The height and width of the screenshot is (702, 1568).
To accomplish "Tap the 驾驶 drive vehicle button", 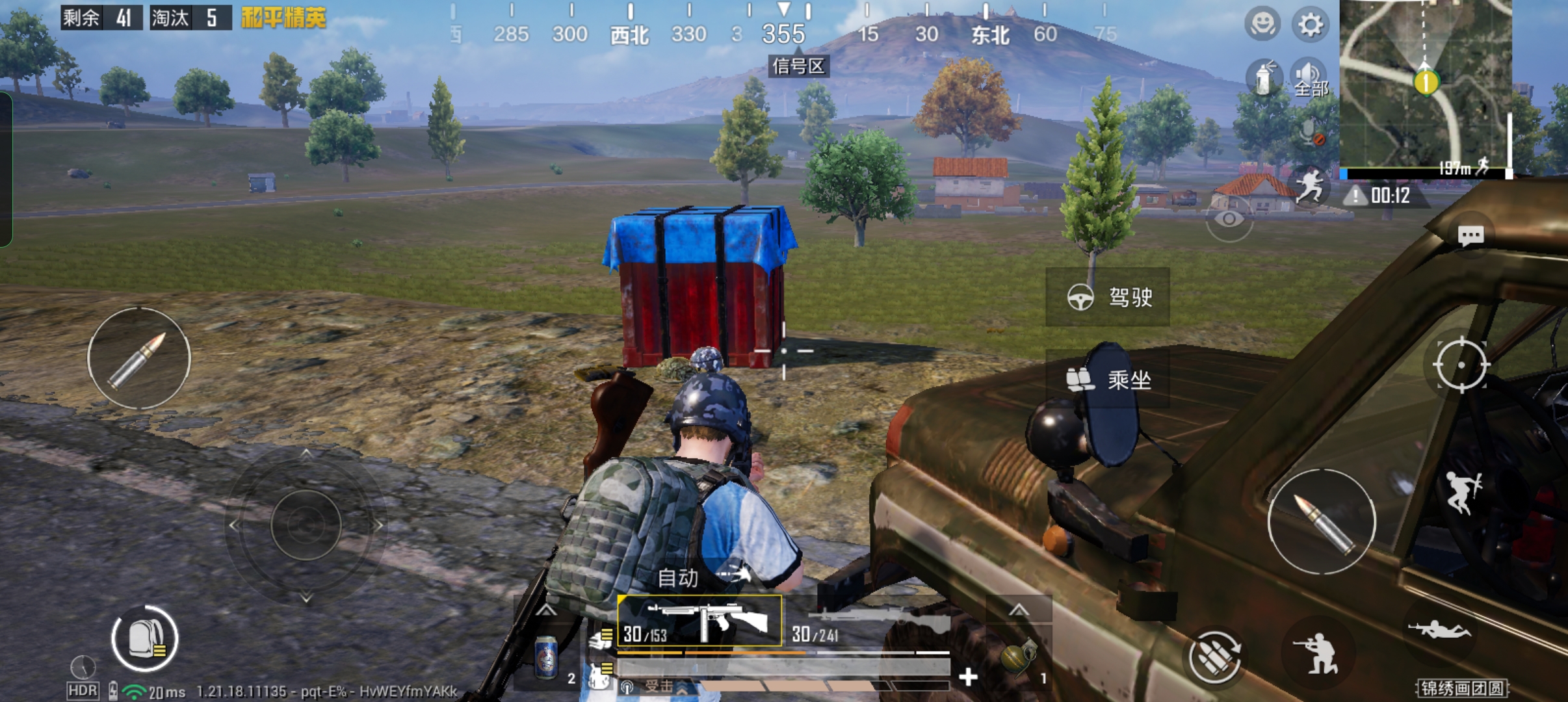I will click(1108, 297).
